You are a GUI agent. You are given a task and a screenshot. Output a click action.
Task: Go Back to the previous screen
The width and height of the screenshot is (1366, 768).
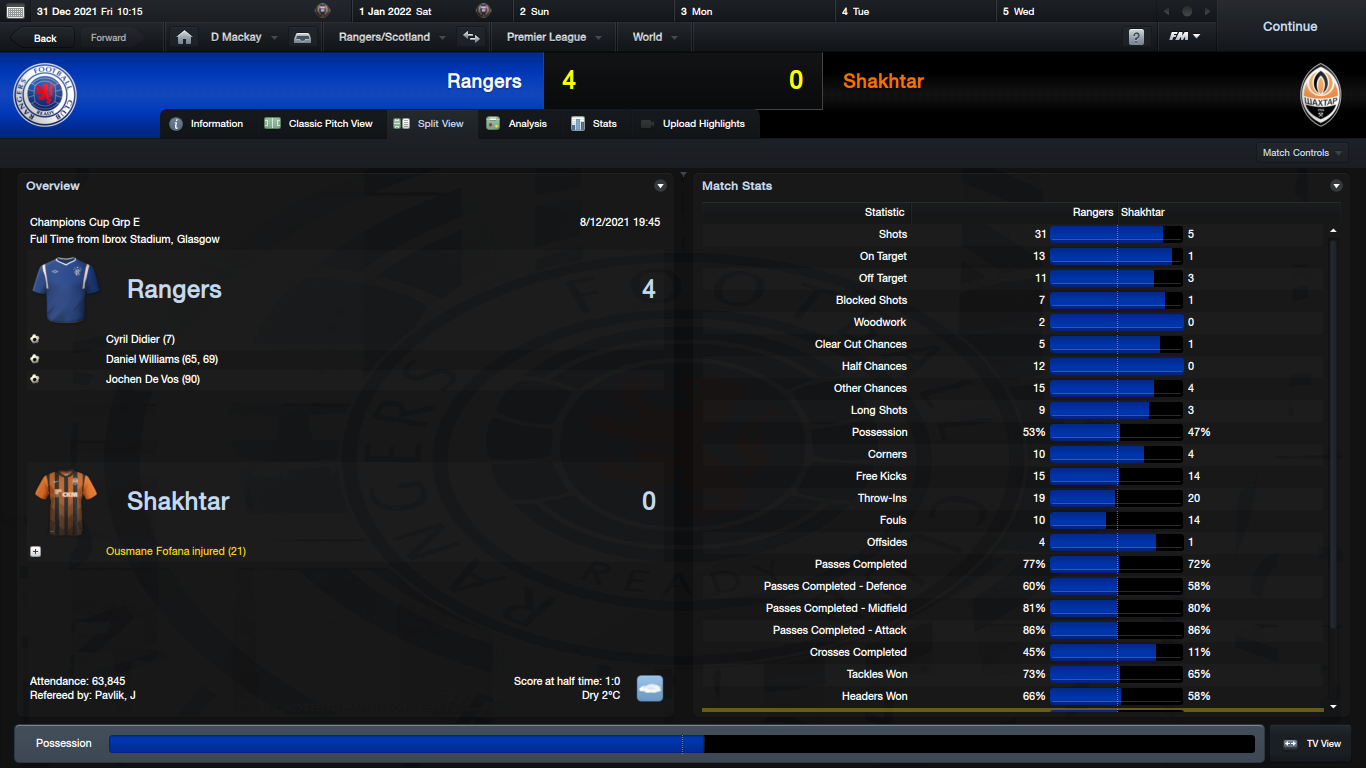click(x=45, y=38)
